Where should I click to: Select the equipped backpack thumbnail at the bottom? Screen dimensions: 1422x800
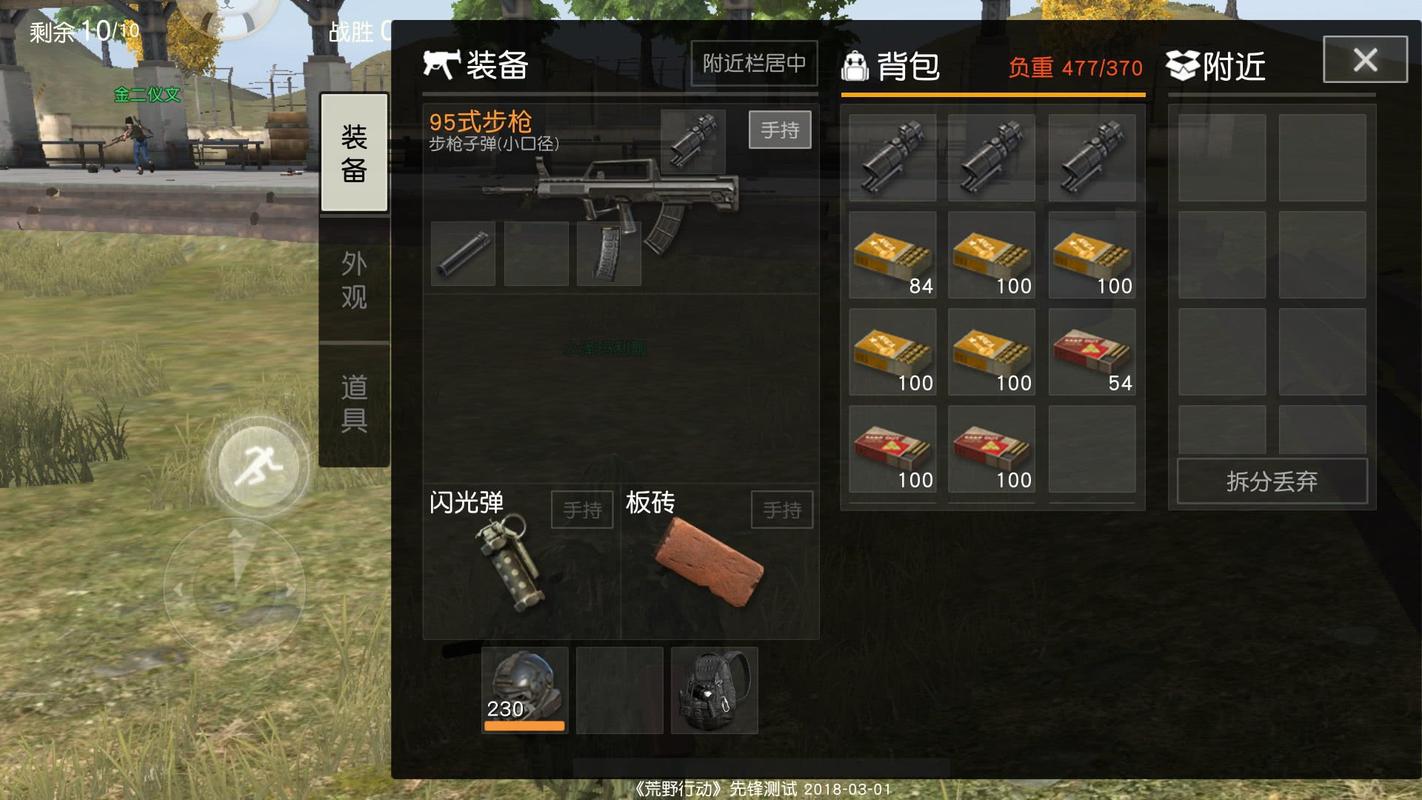714,688
